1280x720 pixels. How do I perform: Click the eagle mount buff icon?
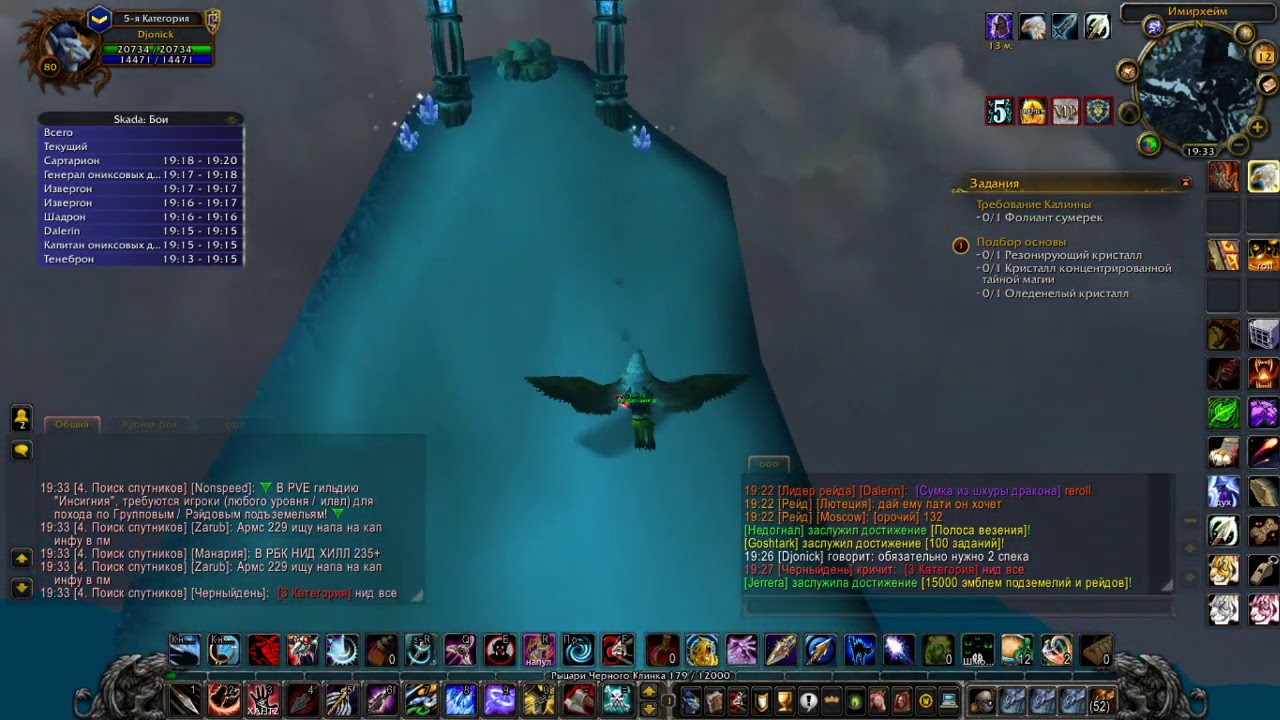1033,27
